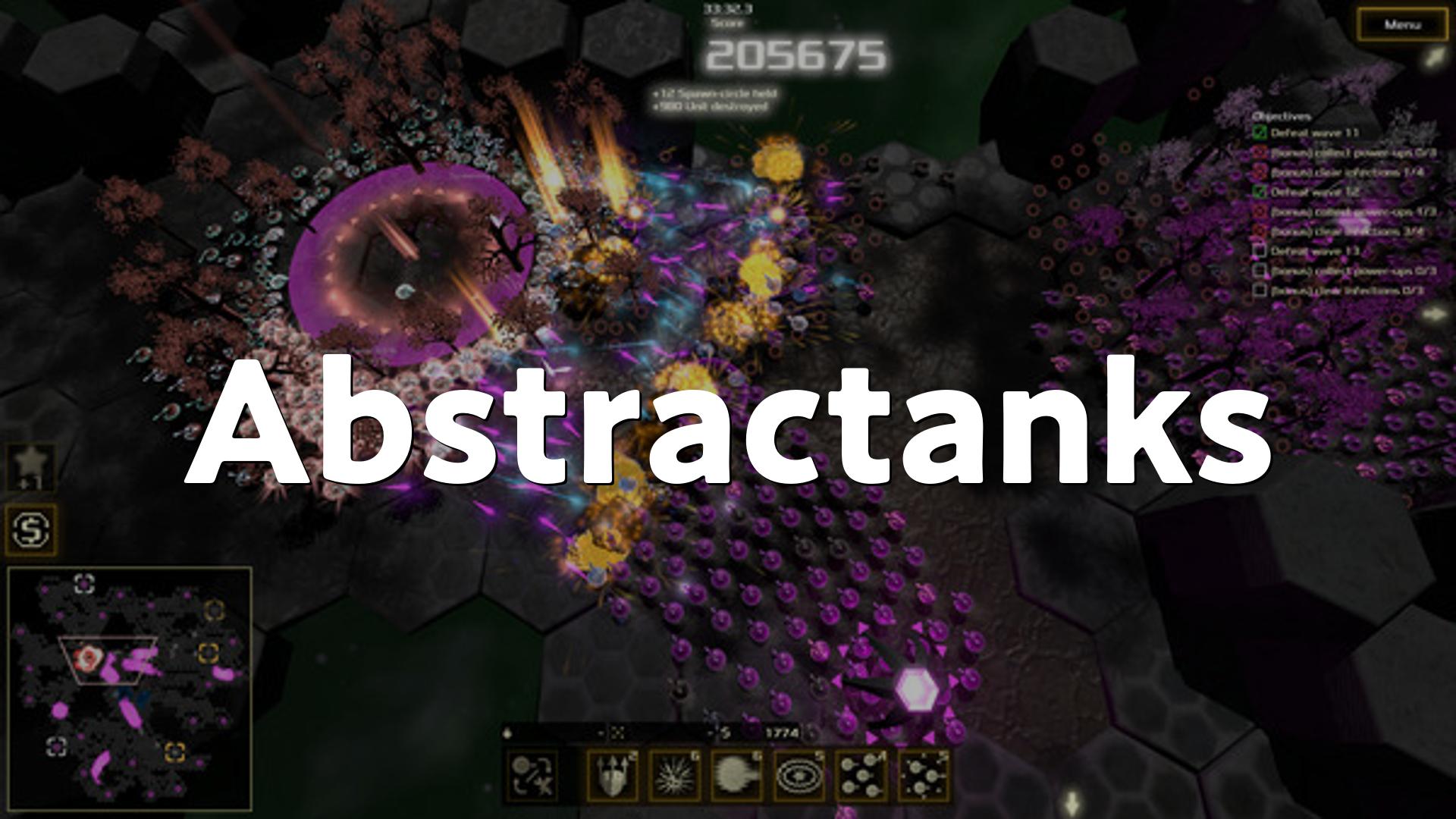This screenshot has width=1456, height=819.
Task: Click the Defeat wave 13 objective
Action: [x=1314, y=251]
